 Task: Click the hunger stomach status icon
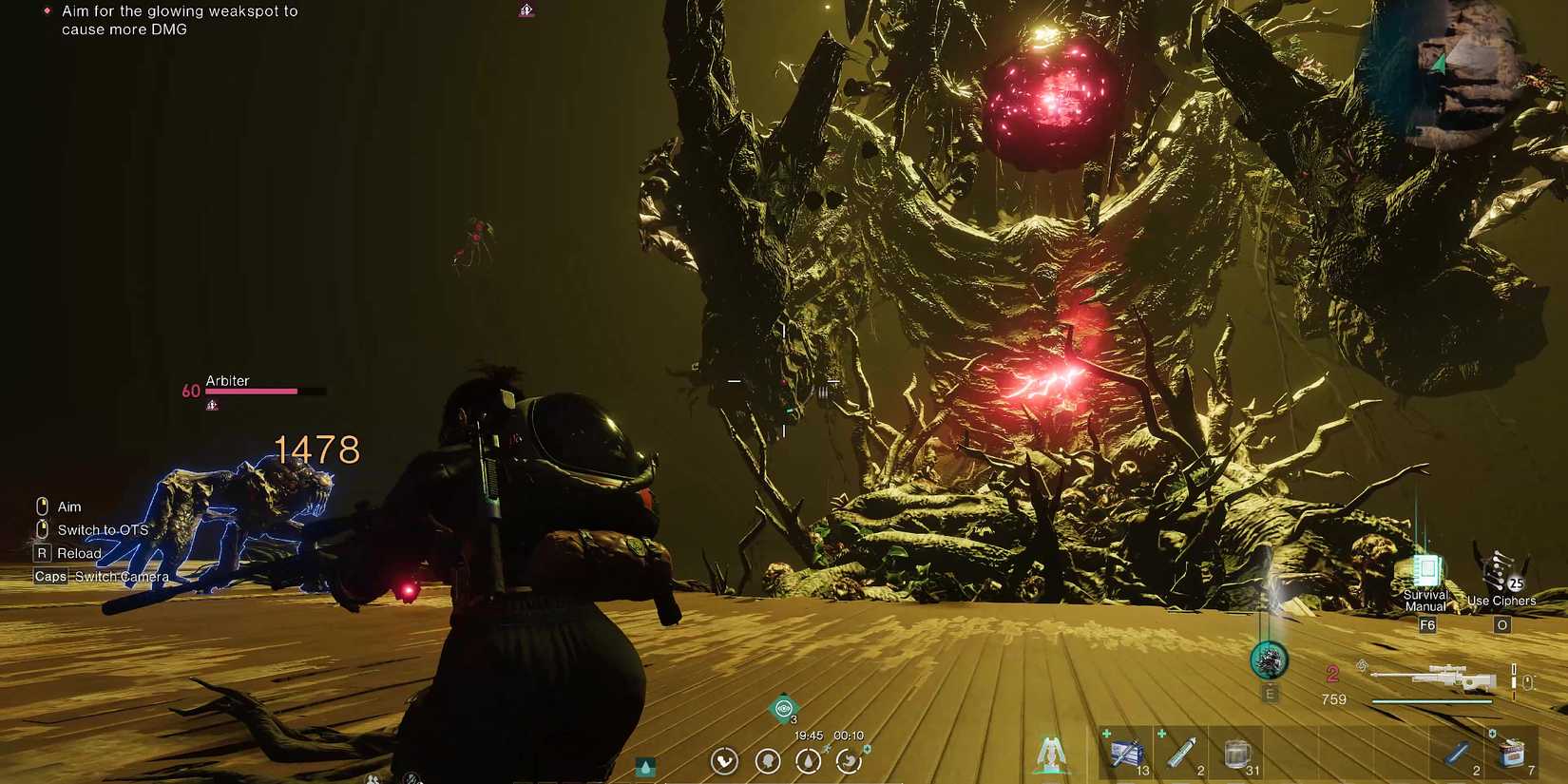(849, 761)
